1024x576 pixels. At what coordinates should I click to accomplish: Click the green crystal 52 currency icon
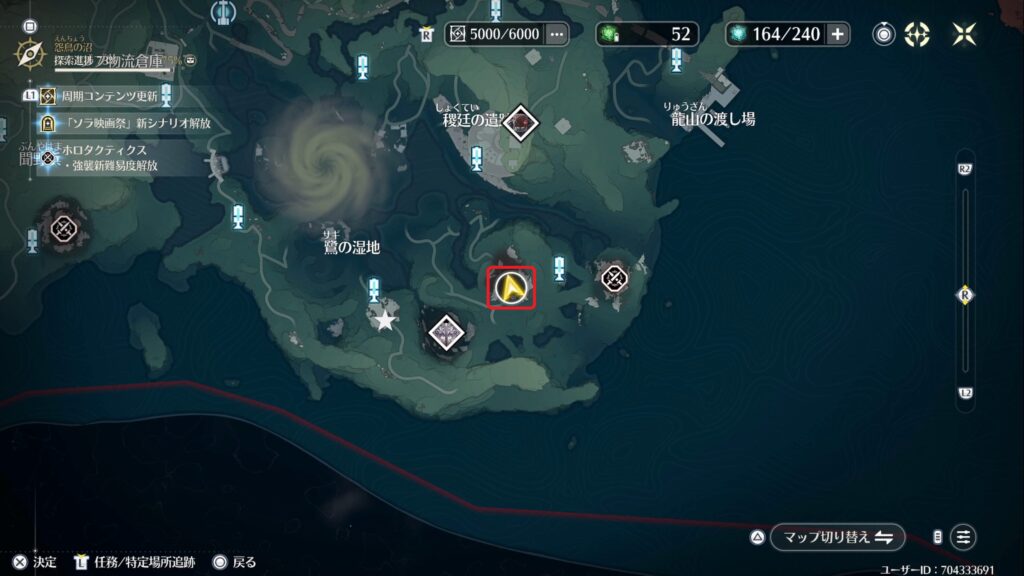[x=609, y=34]
